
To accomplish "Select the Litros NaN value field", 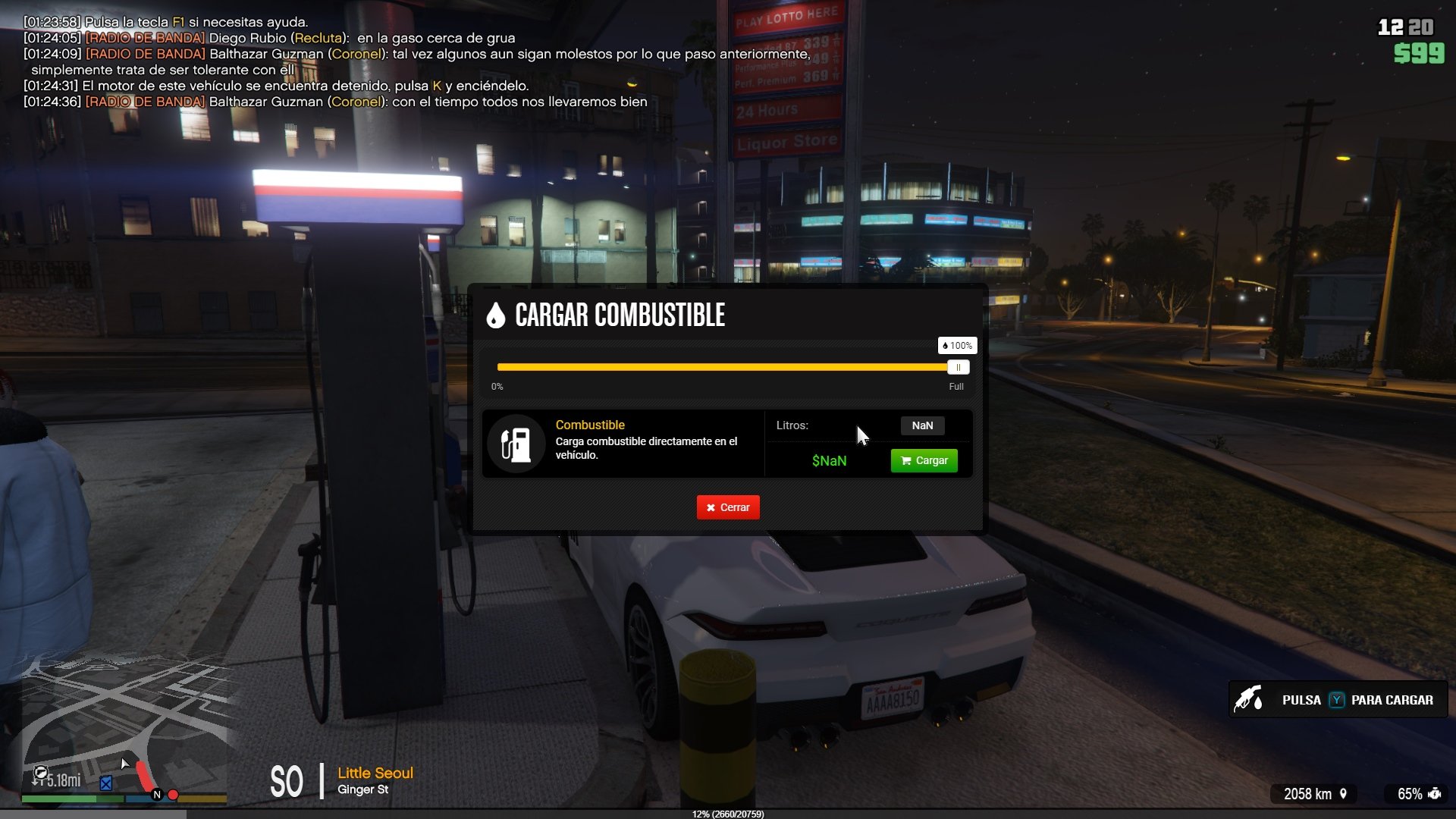I will point(922,425).
